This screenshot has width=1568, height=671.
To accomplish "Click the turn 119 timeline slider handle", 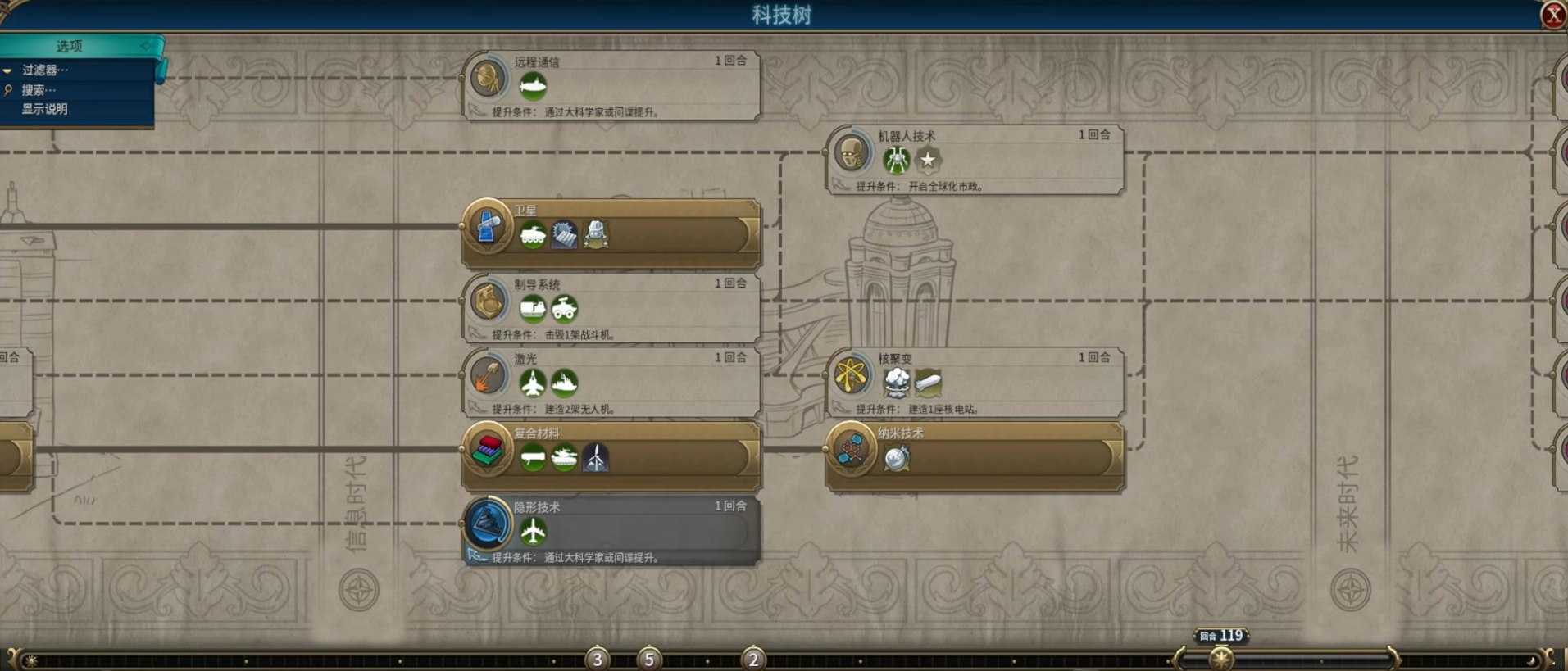I will tap(1220, 657).
